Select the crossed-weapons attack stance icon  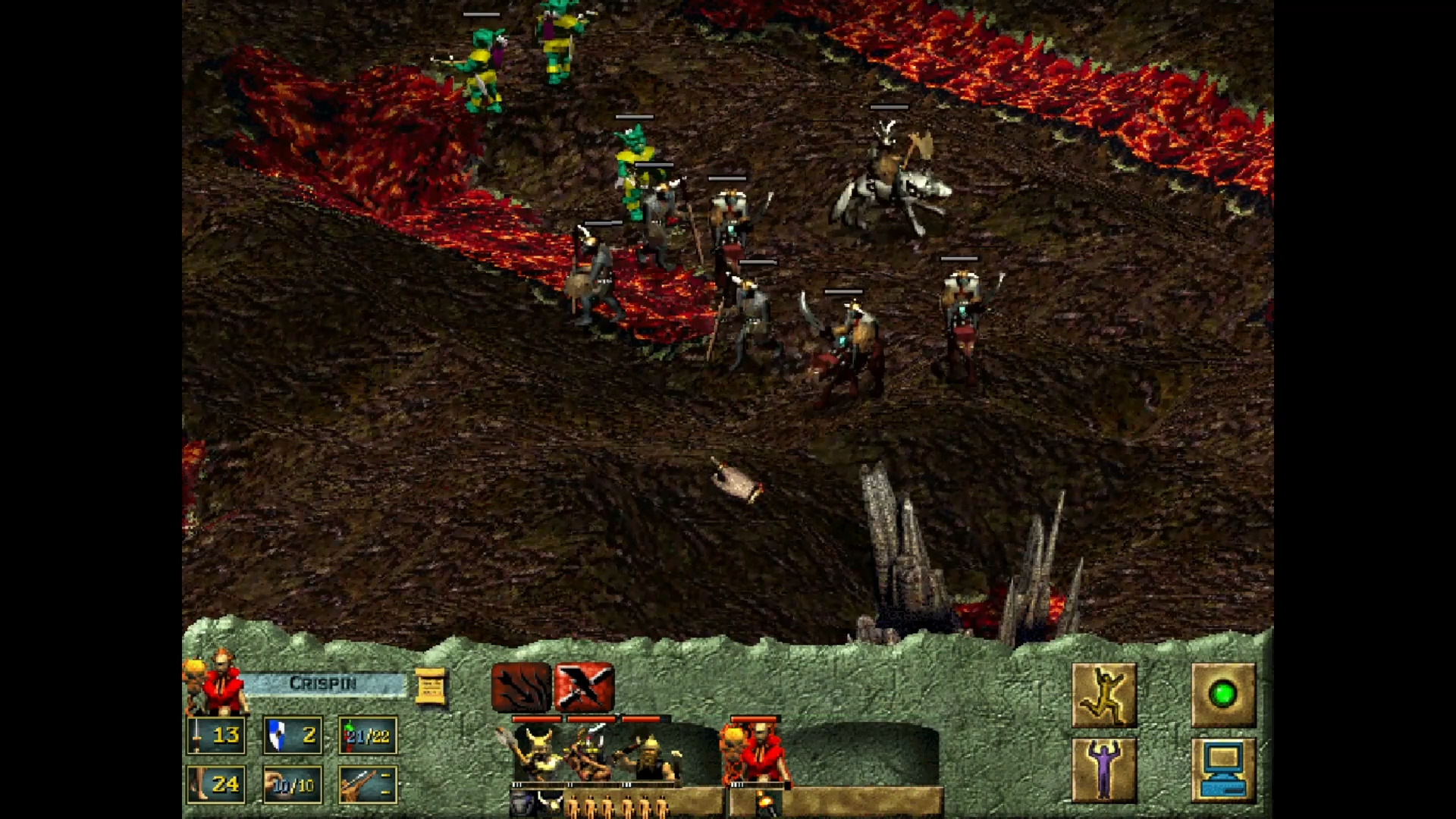click(585, 688)
